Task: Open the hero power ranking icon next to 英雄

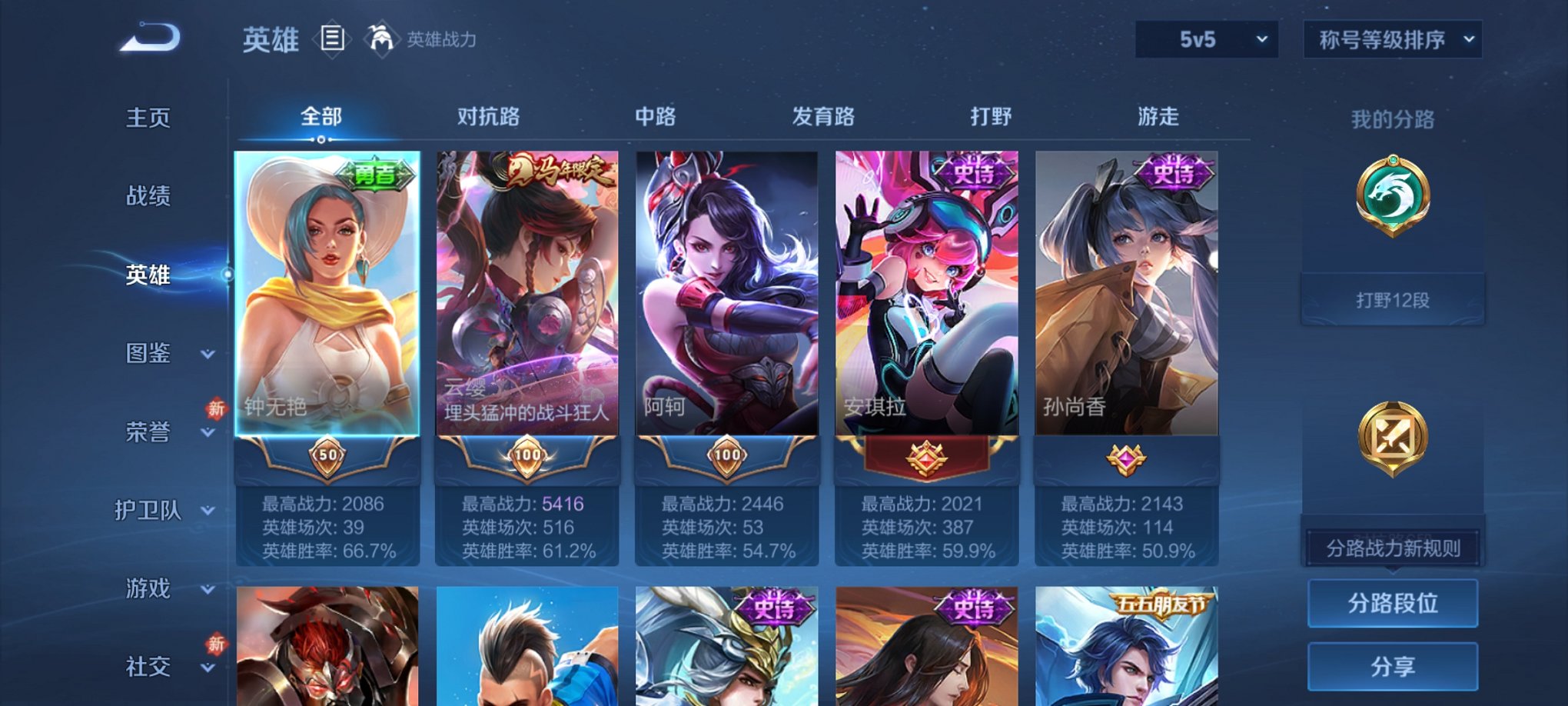Action: pyautogui.click(x=382, y=37)
